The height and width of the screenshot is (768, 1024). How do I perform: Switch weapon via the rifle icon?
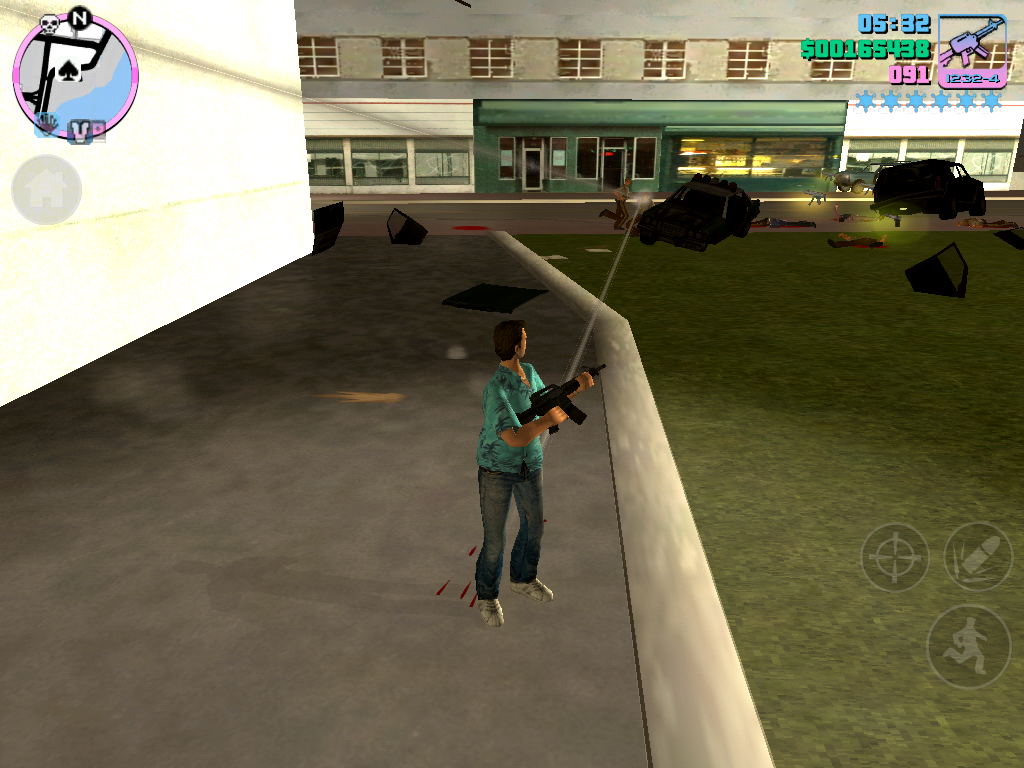(x=971, y=50)
